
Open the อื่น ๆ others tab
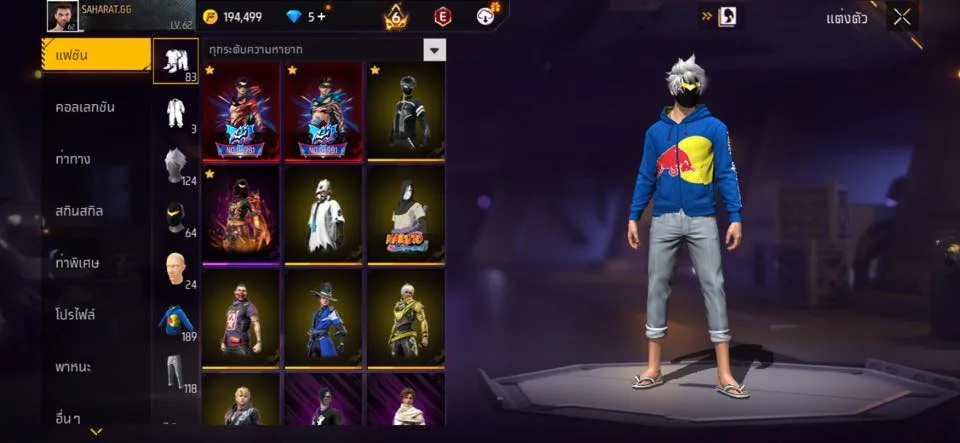[70, 417]
